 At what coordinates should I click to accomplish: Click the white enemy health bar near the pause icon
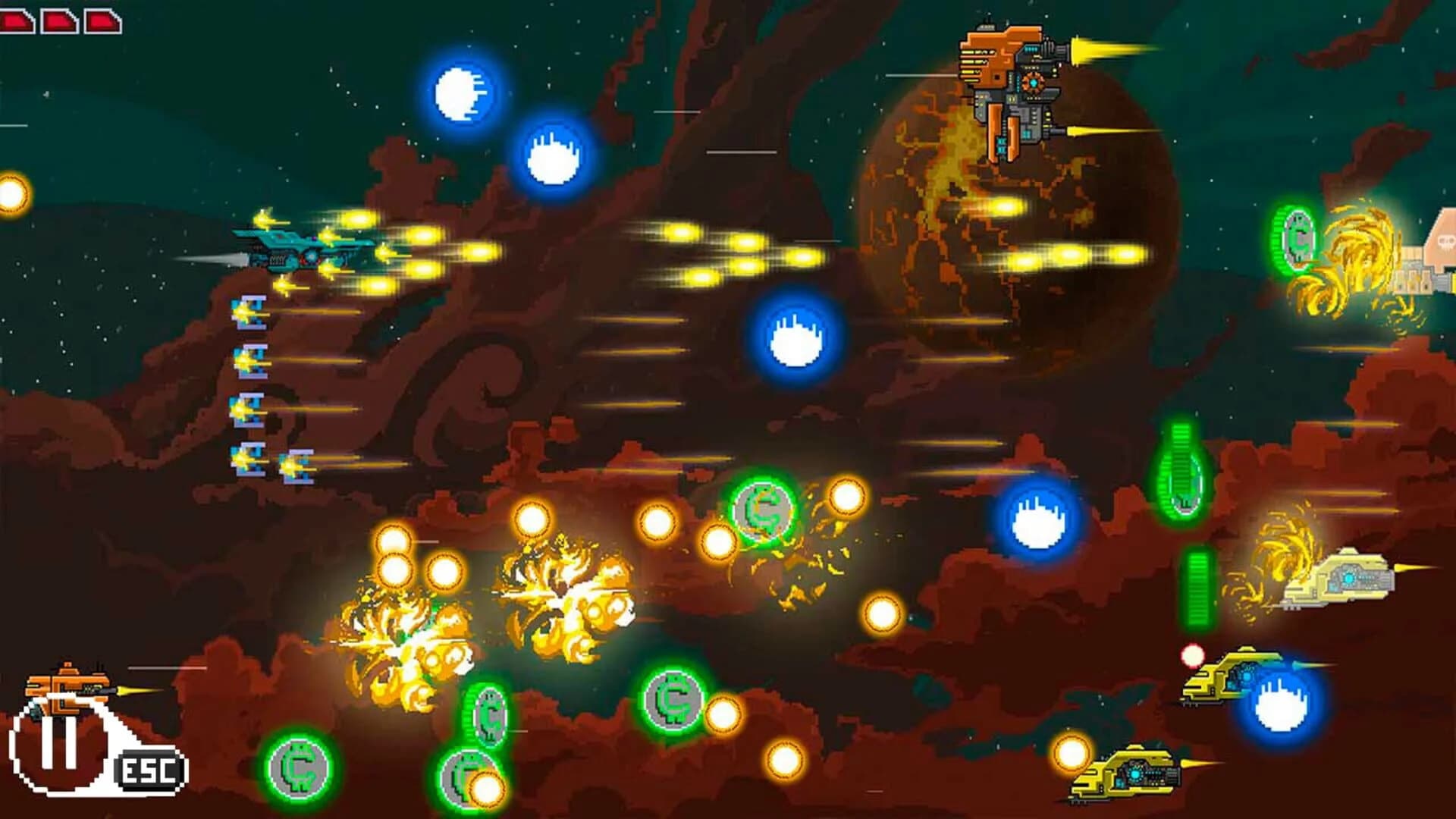pyautogui.click(x=167, y=667)
